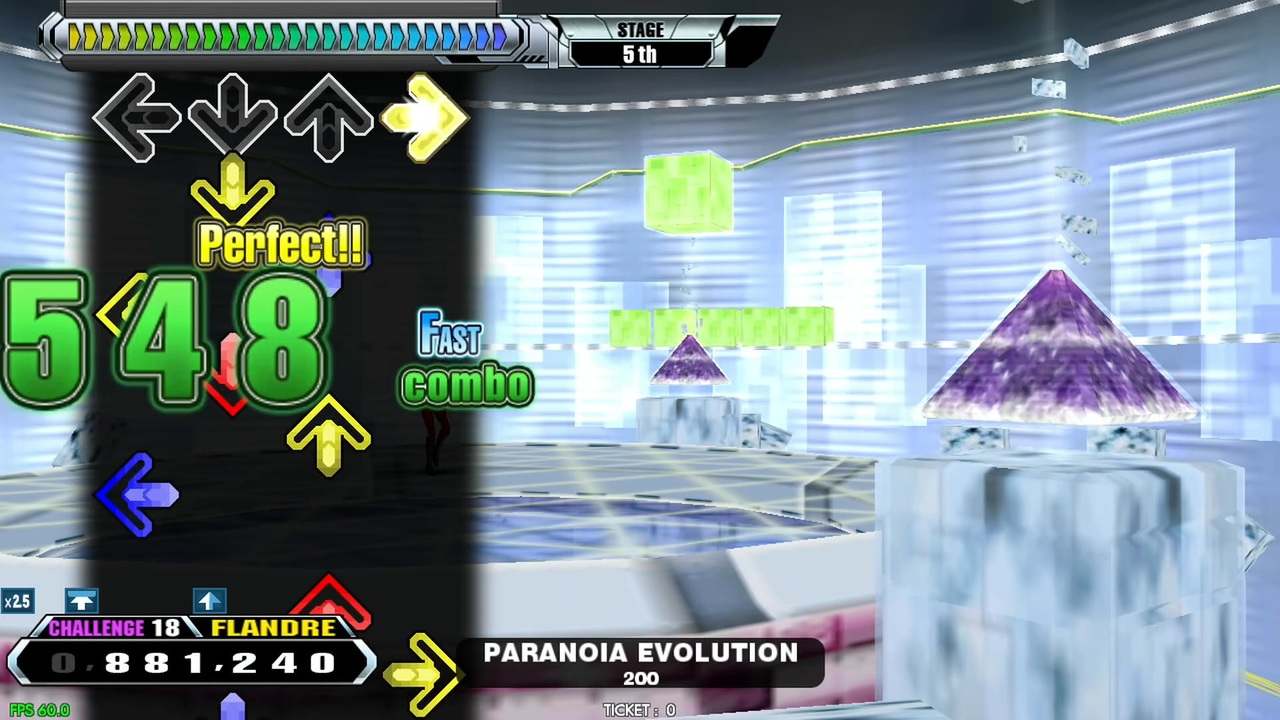Select the x2.5 speed modifier icon
The width and height of the screenshot is (1280, 720).
17,601
